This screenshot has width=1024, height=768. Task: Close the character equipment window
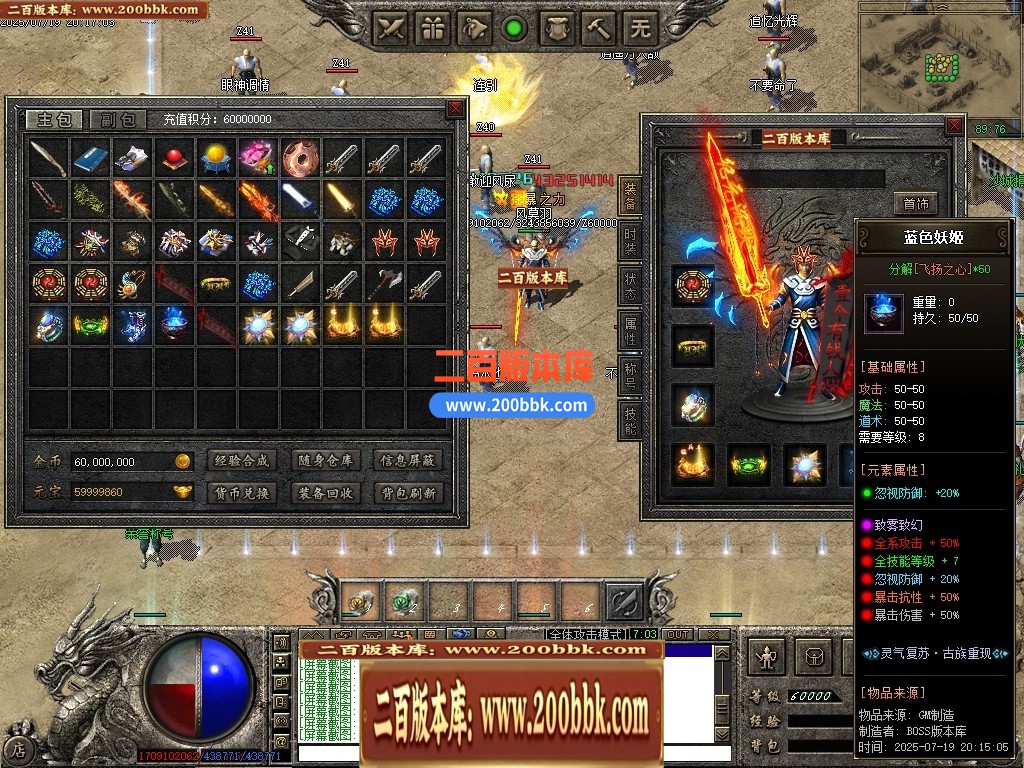pyautogui.click(x=955, y=126)
